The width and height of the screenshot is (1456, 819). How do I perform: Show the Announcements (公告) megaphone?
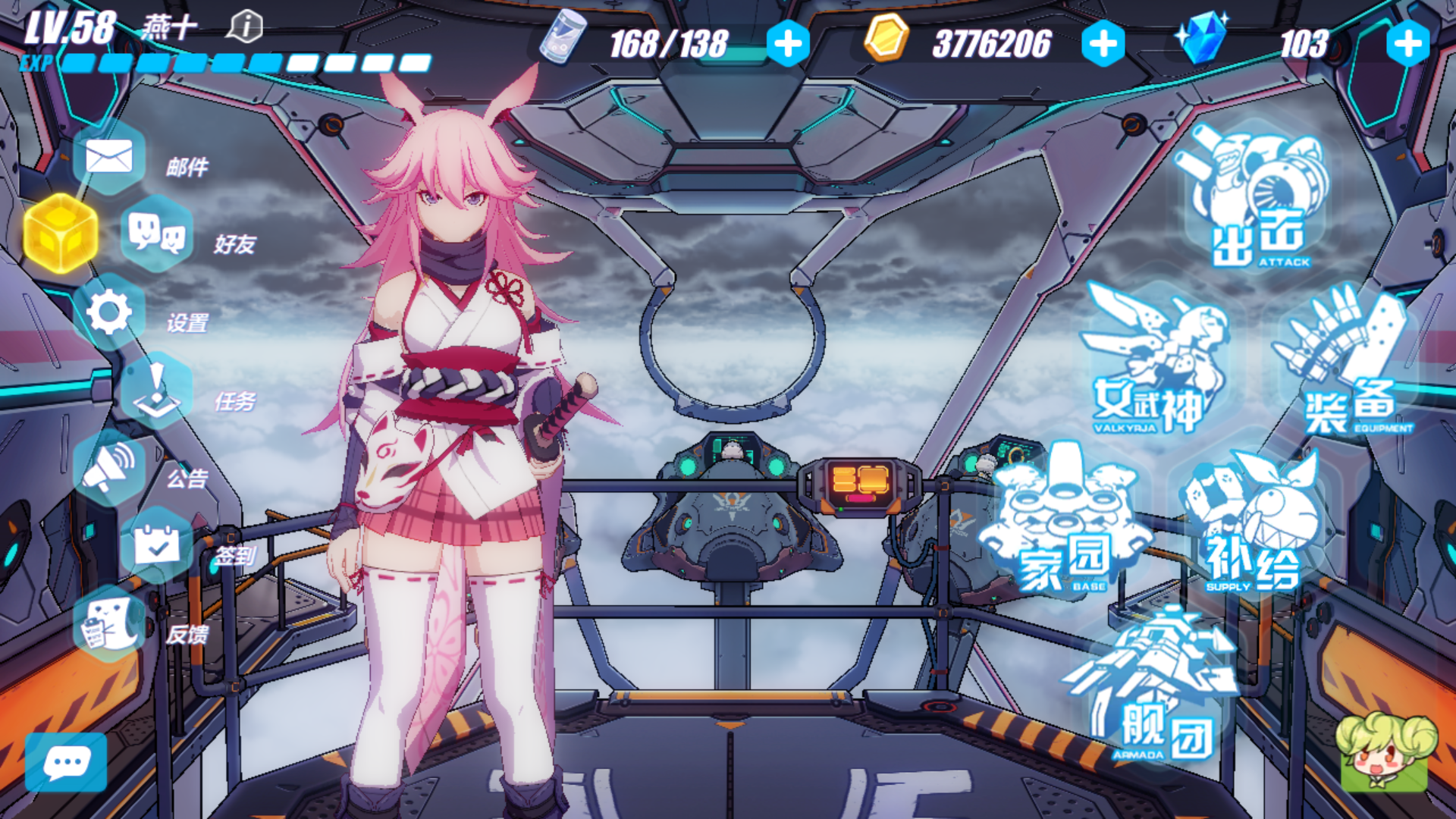click(x=109, y=467)
